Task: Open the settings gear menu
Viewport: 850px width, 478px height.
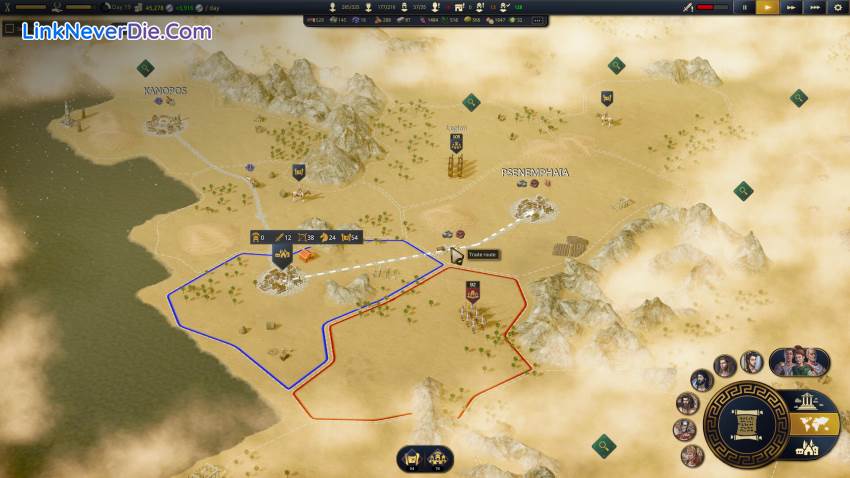Action: coord(838,7)
